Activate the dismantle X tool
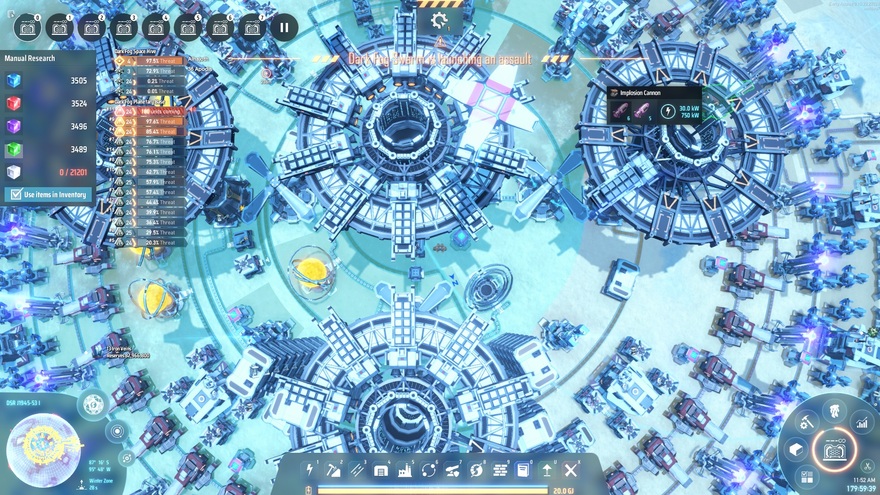The image size is (880, 495). [571, 470]
